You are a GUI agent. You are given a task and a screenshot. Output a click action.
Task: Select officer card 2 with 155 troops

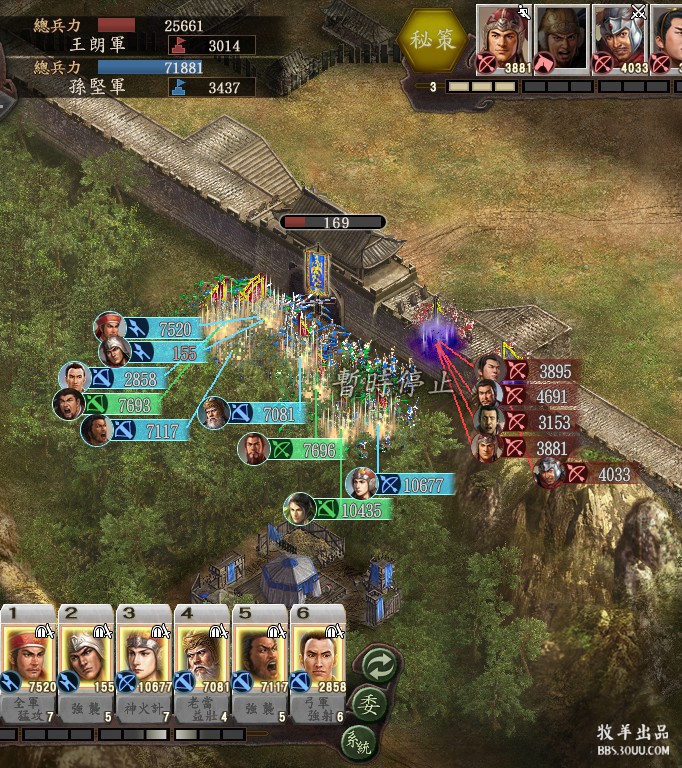point(86,653)
